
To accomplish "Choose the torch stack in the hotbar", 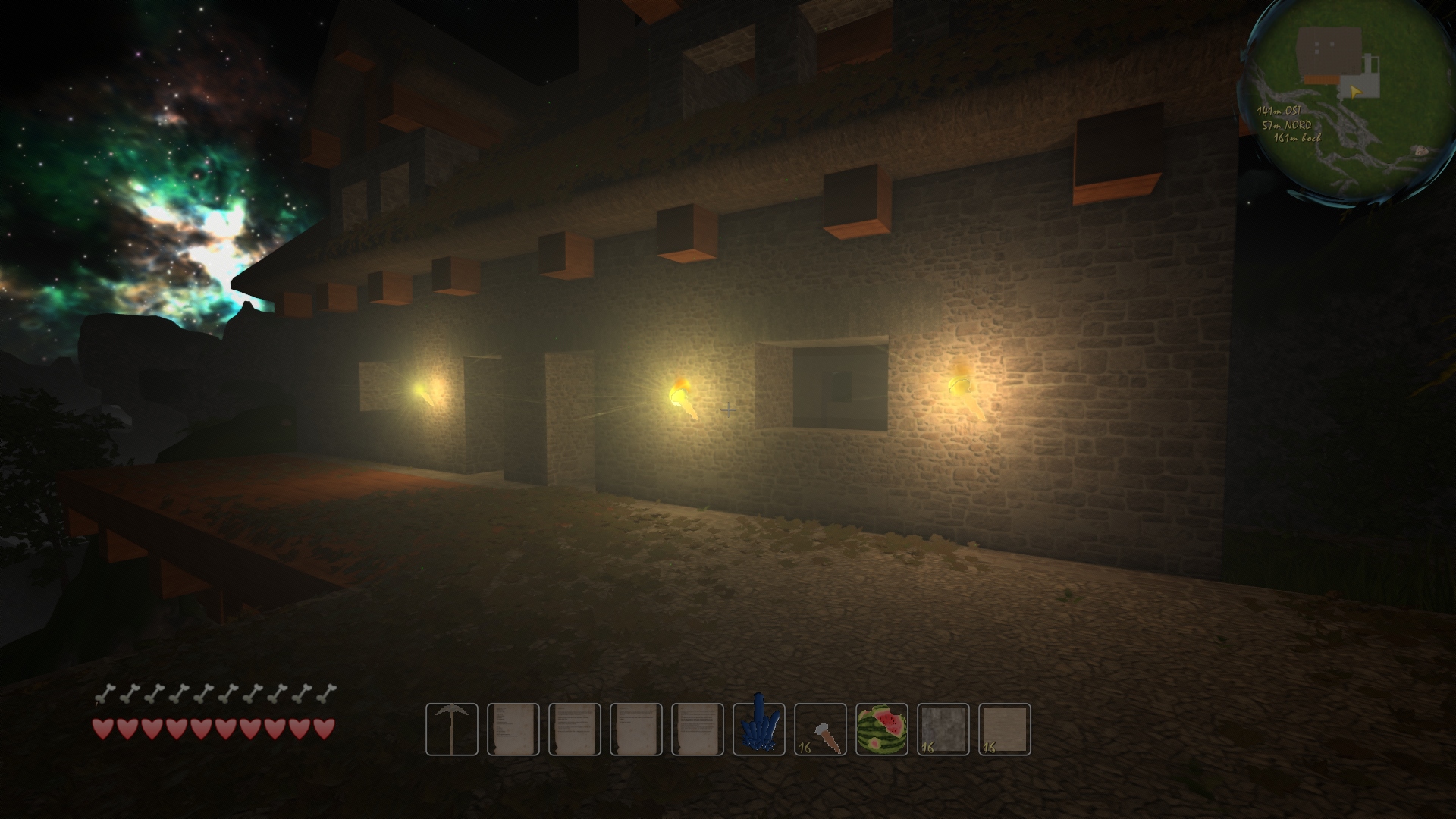I will click(821, 730).
